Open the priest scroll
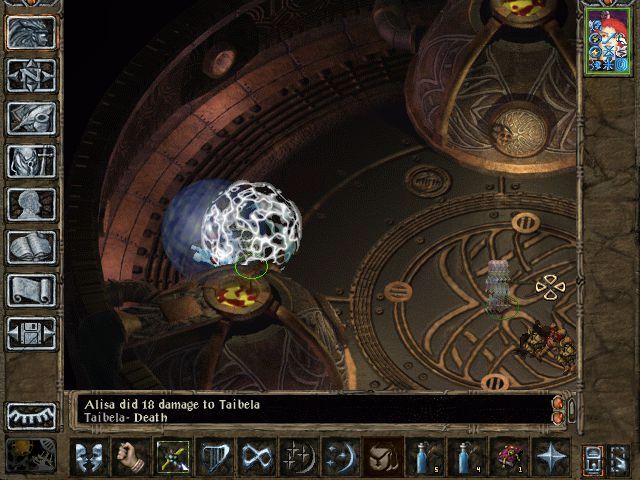This screenshot has height=480, width=640. (31, 290)
